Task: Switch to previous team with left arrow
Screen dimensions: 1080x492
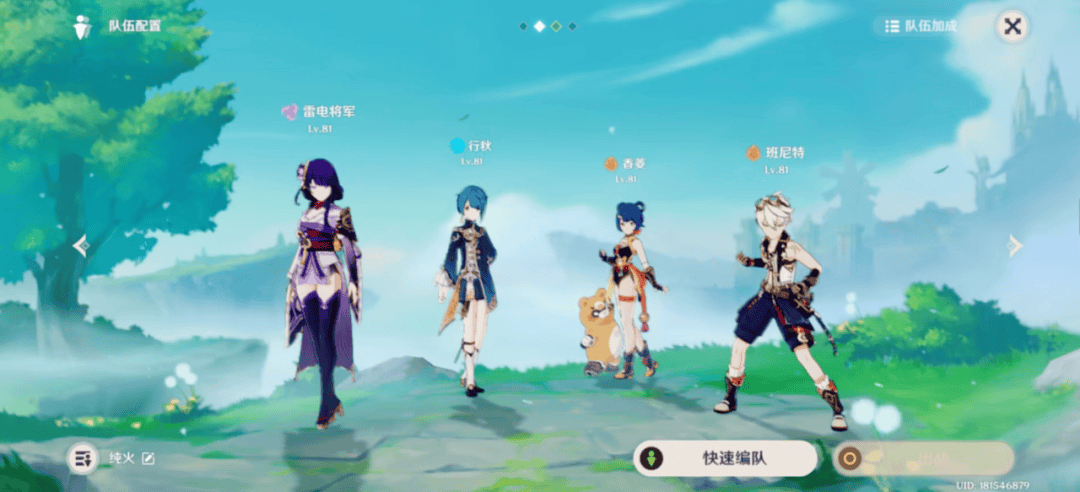Action: click(x=81, y=245)
